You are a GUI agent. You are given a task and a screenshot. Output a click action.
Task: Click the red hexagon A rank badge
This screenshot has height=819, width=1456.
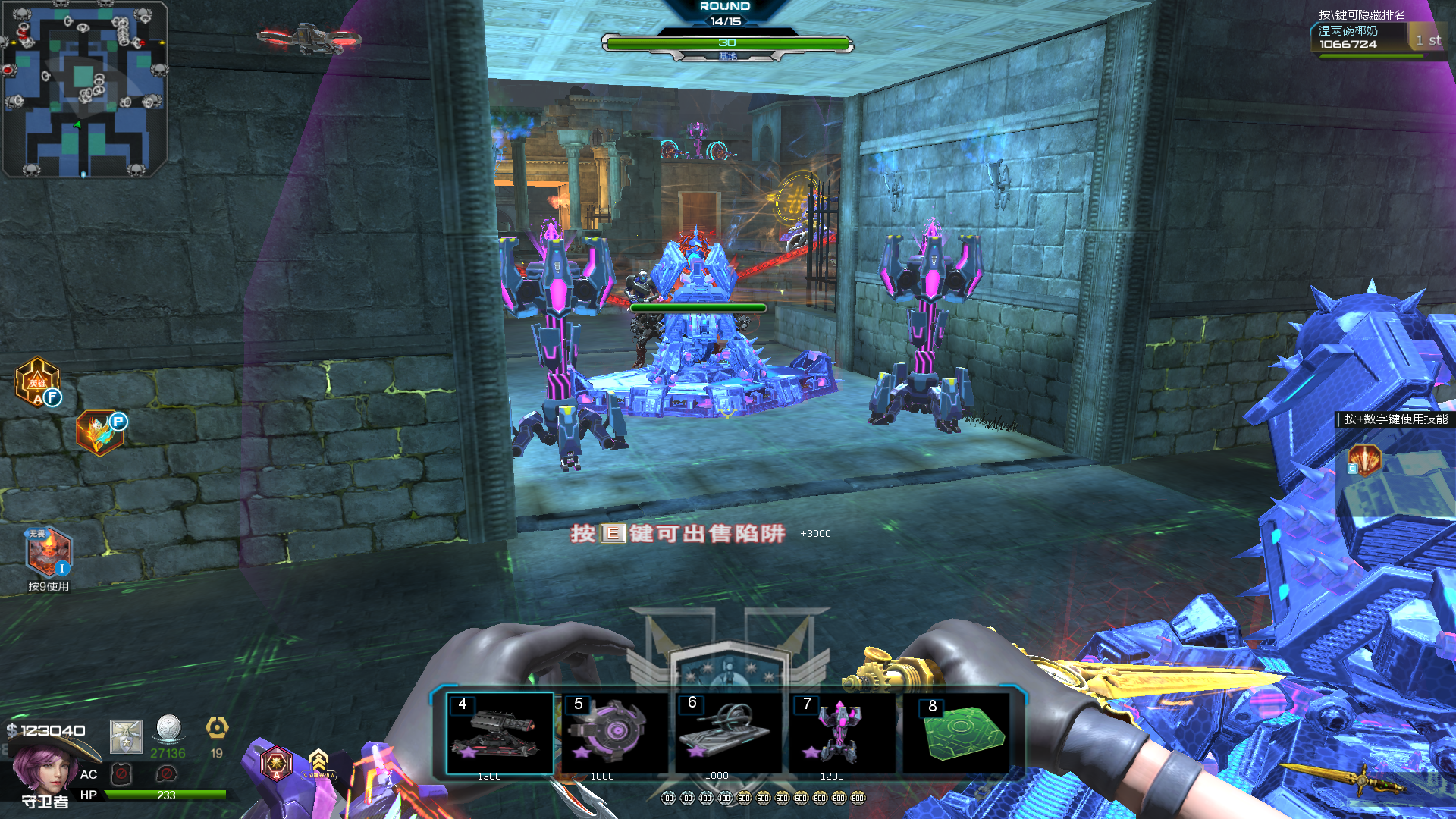tap(276, 762)
